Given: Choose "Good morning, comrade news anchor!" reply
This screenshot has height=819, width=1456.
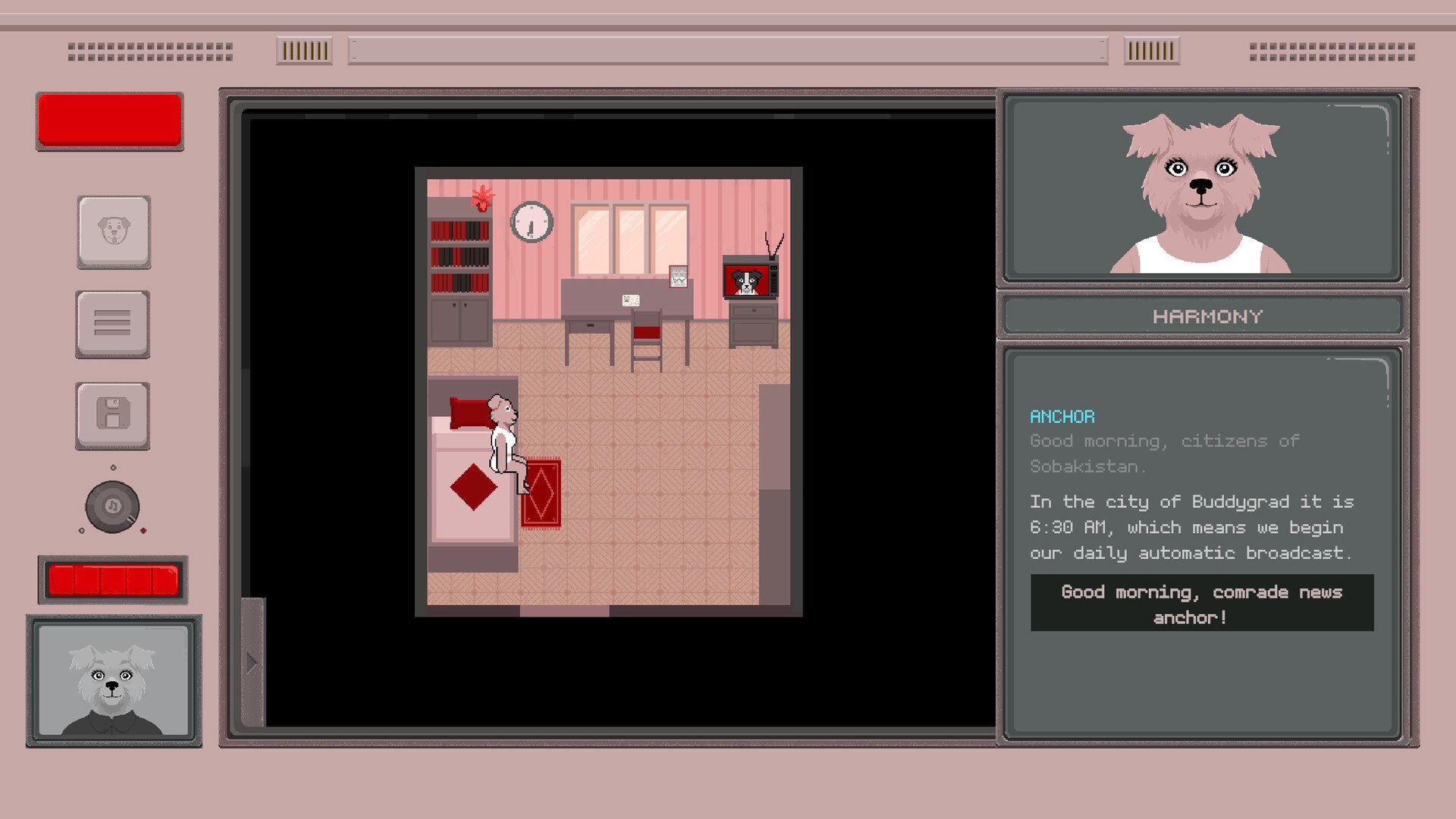Looking at the screenshot, I should pos(1201,604).
